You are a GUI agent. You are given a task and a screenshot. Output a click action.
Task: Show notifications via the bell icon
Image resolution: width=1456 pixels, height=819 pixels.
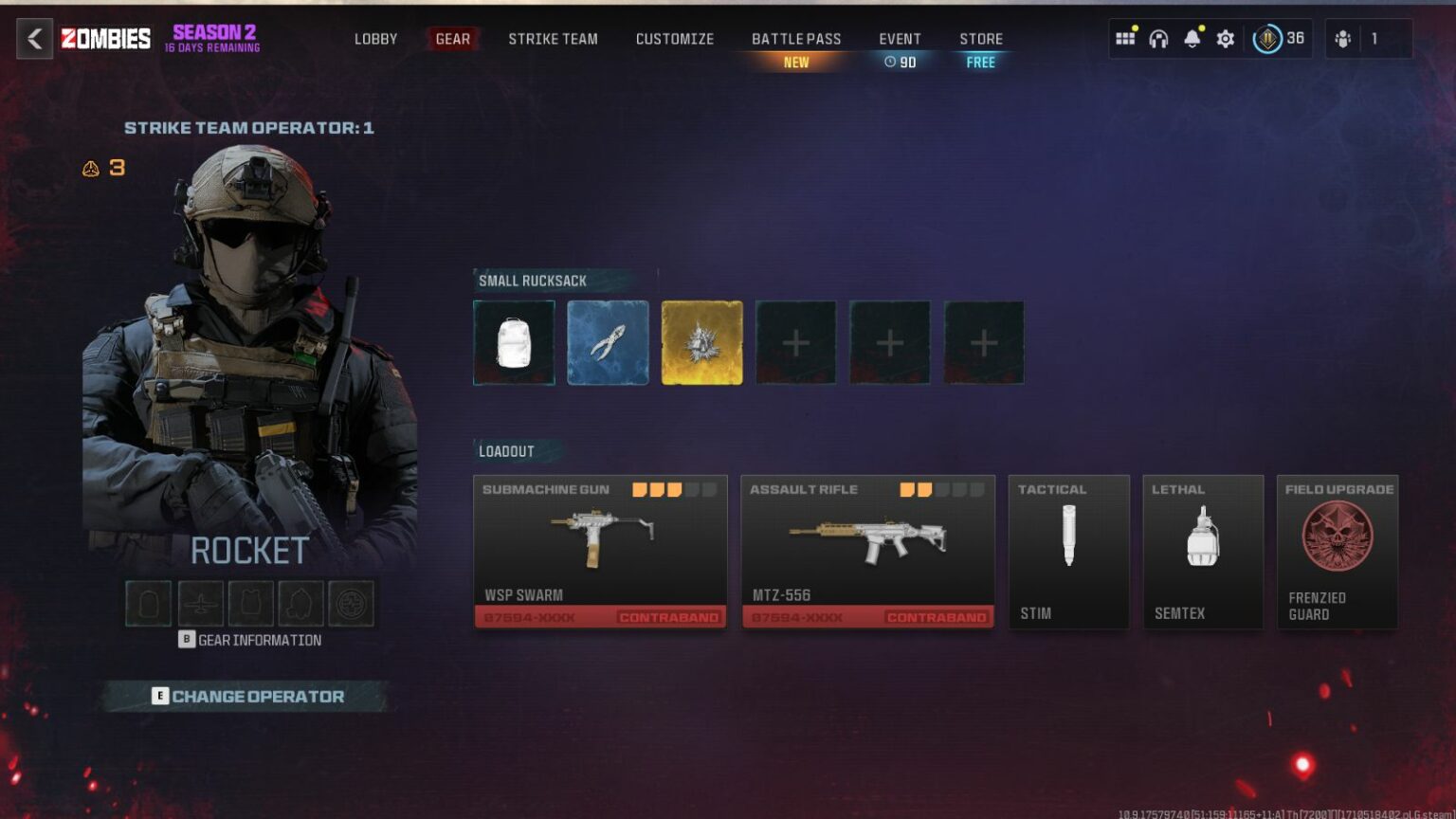click(1192, 39)
